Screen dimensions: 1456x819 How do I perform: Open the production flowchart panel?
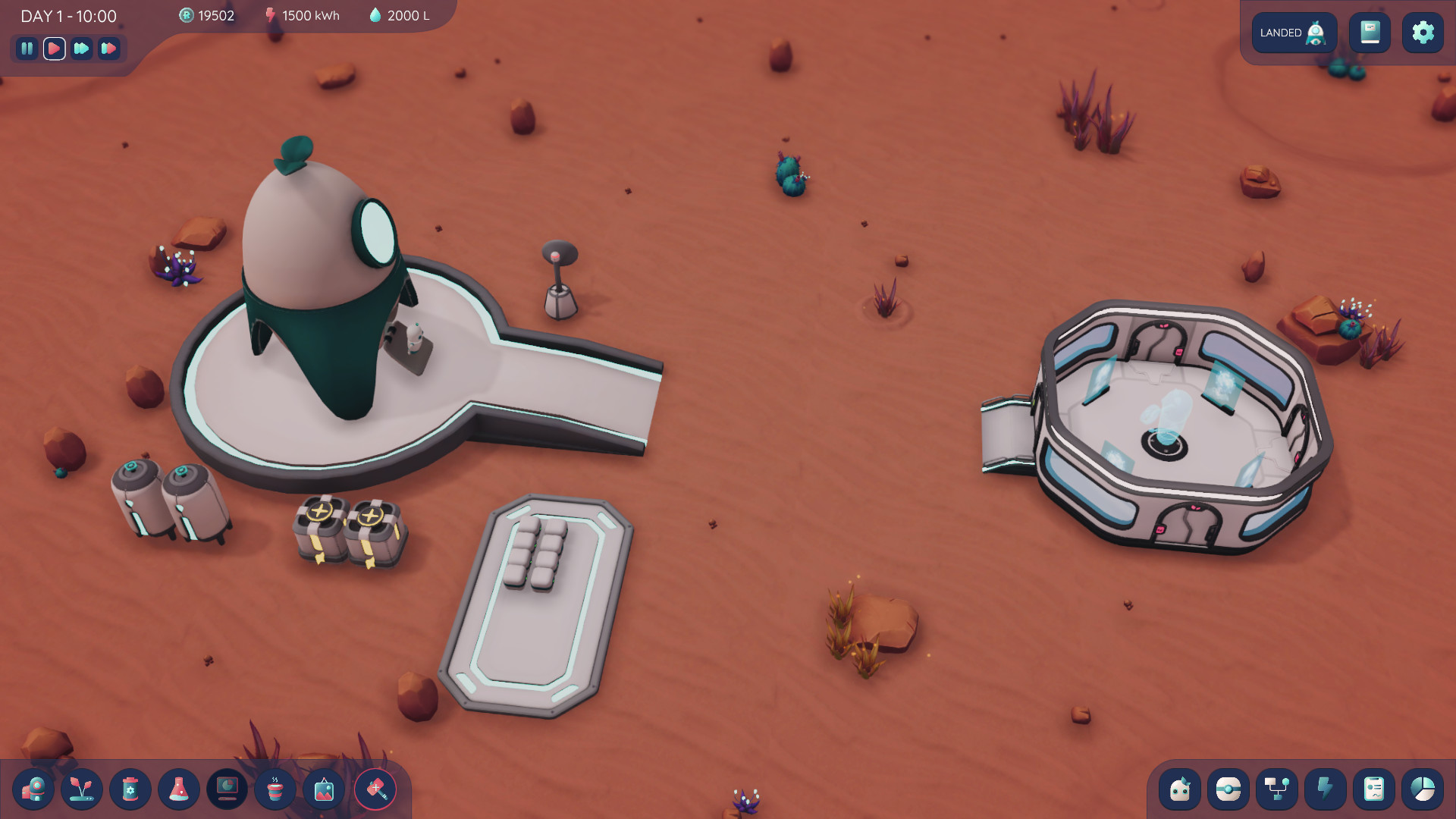click(1277, 789)
